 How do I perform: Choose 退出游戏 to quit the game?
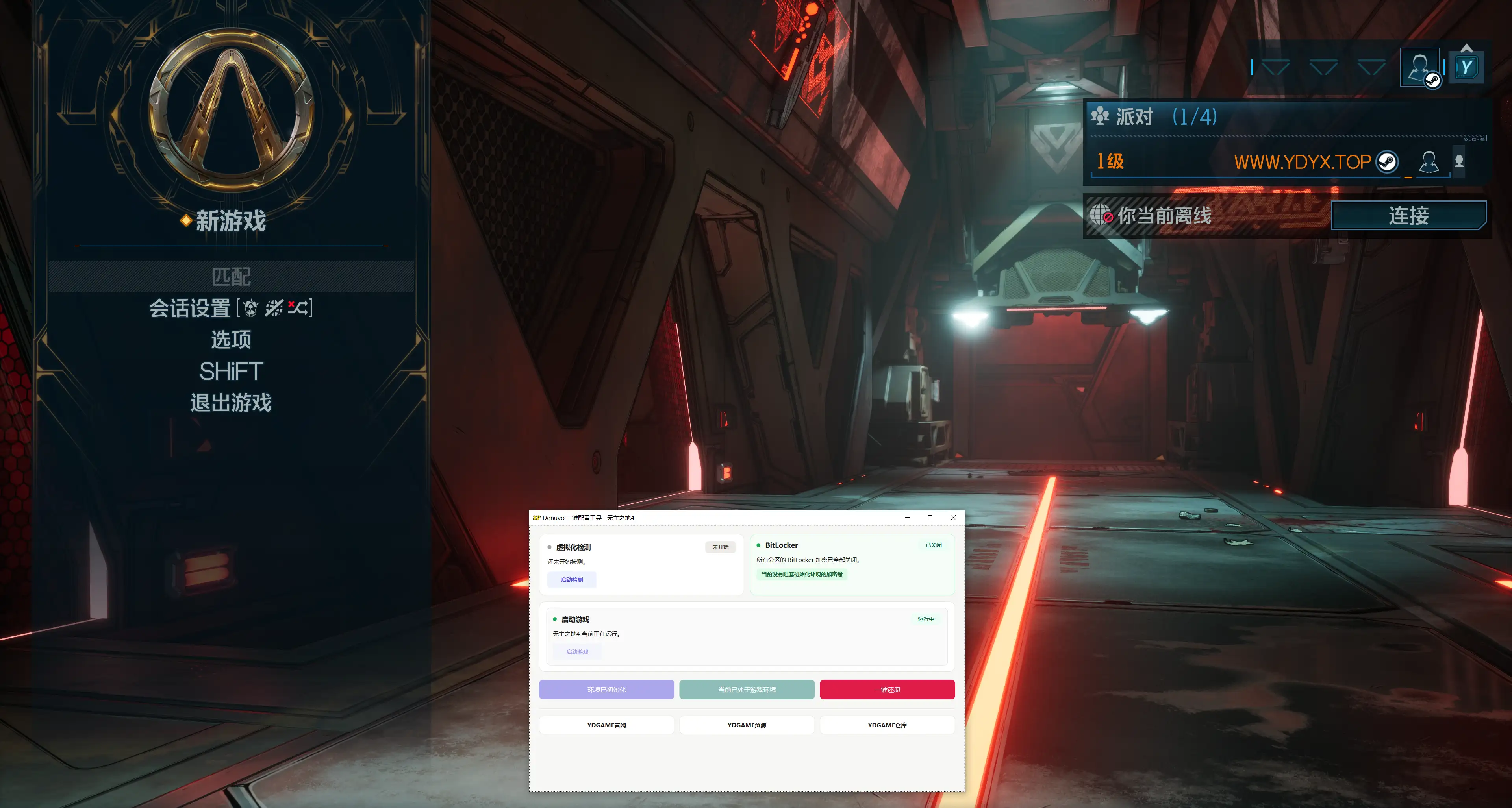(x=231, y=403)
